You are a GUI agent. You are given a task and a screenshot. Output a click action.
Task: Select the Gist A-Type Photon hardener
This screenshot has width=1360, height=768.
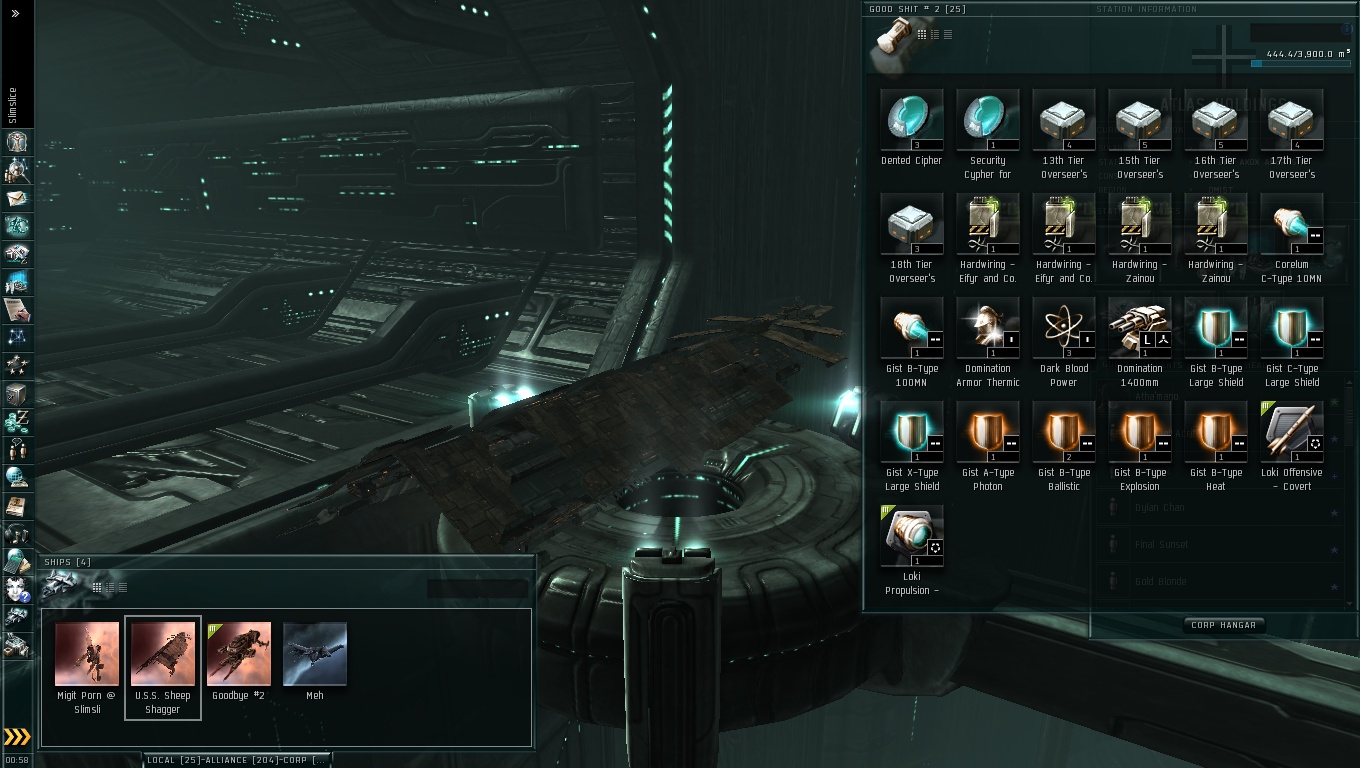pos(987,432)
